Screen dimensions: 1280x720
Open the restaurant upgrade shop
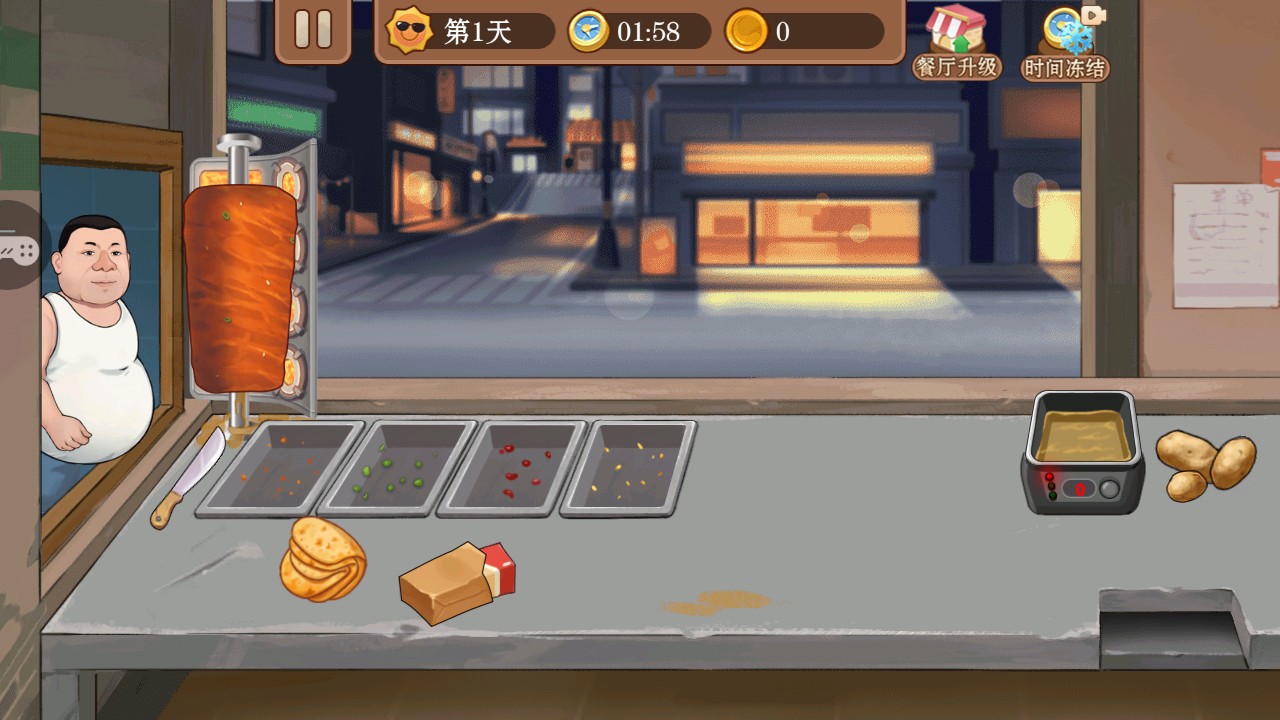(x=956, y=42)
